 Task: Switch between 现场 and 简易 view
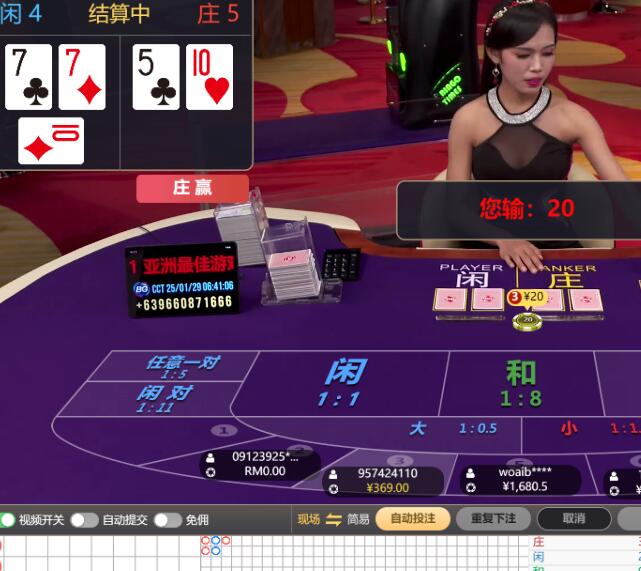[333, 519]
